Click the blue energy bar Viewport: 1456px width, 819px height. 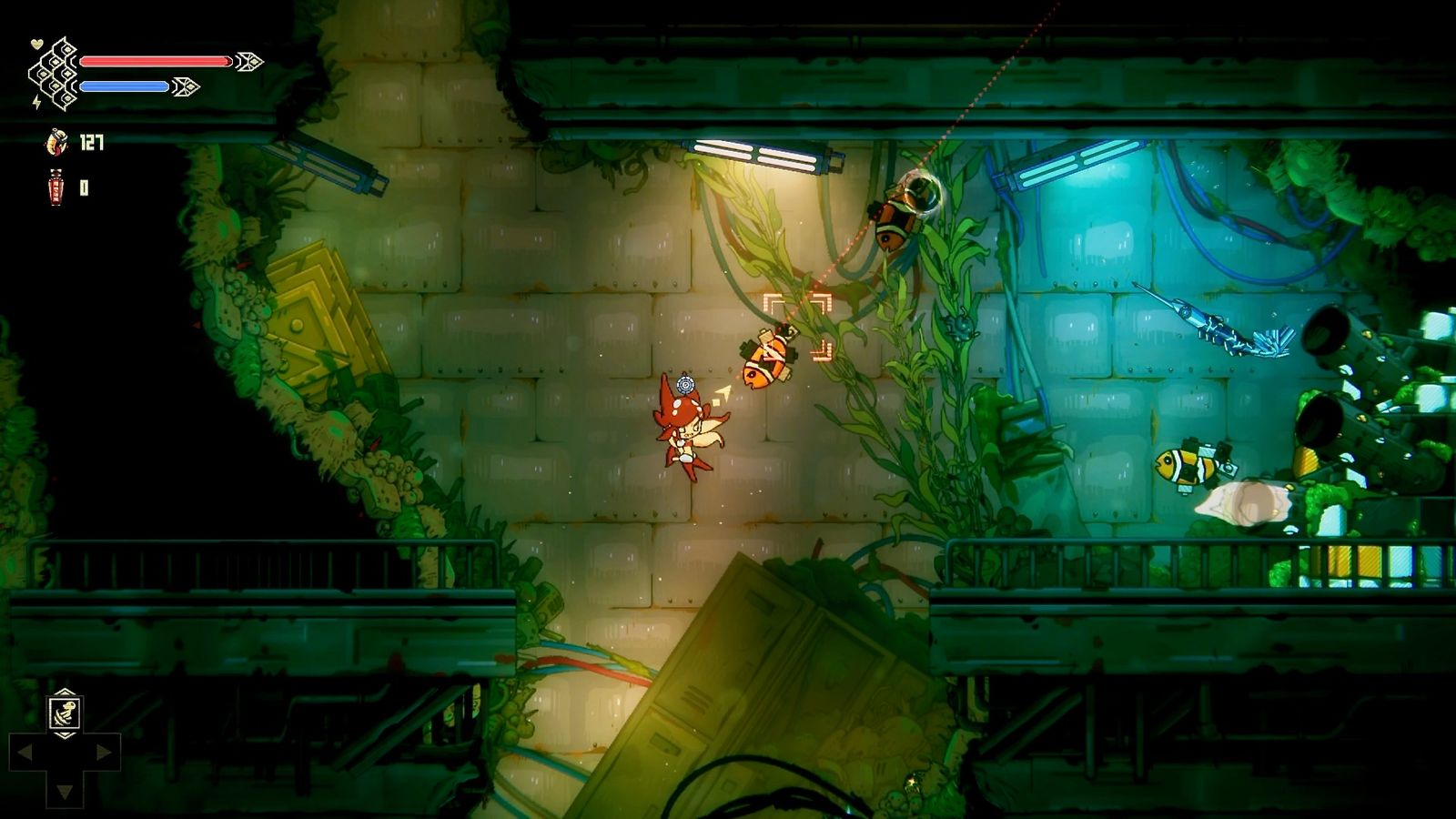124,86
